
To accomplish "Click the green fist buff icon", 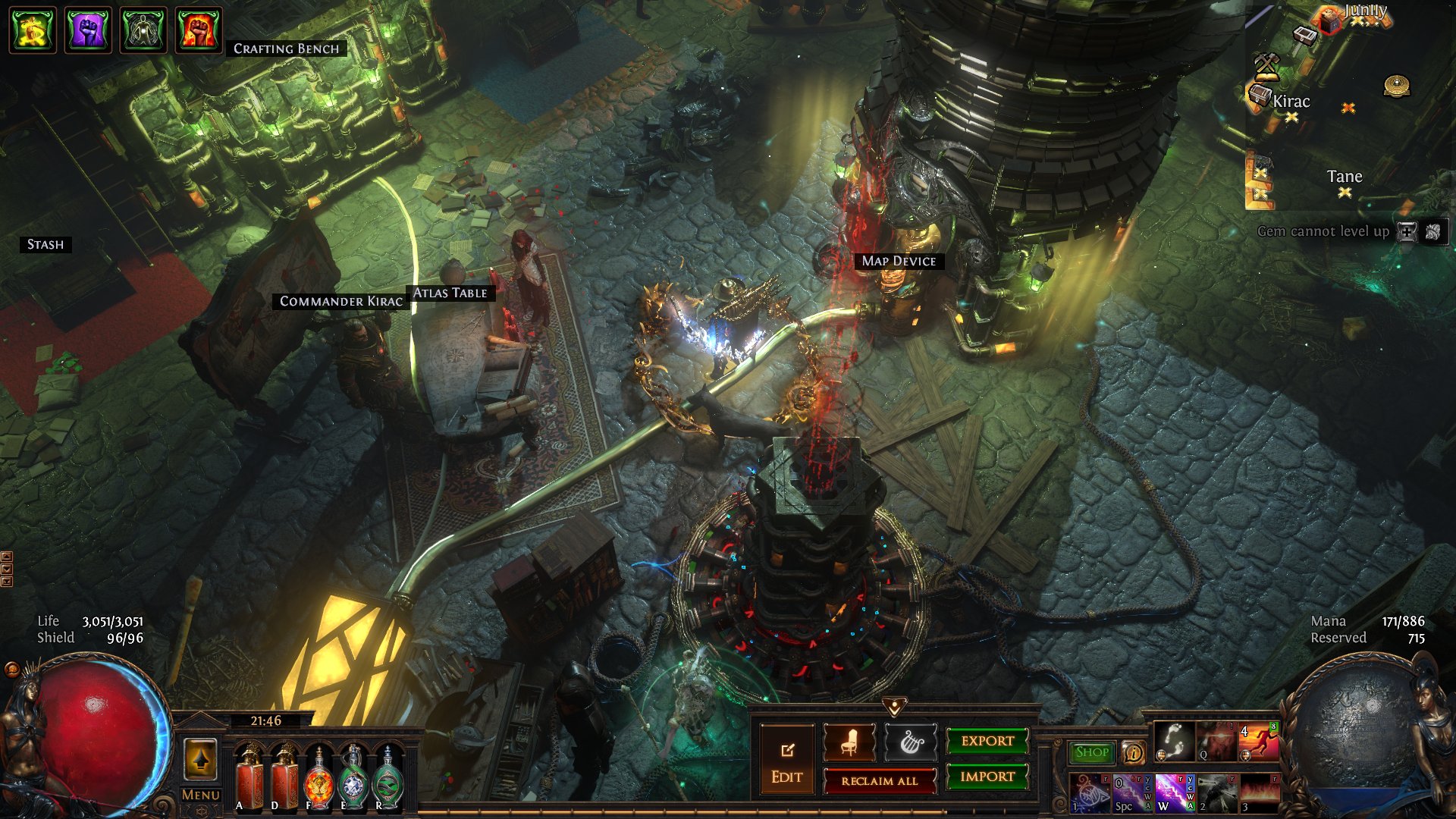I will (33, 30).
